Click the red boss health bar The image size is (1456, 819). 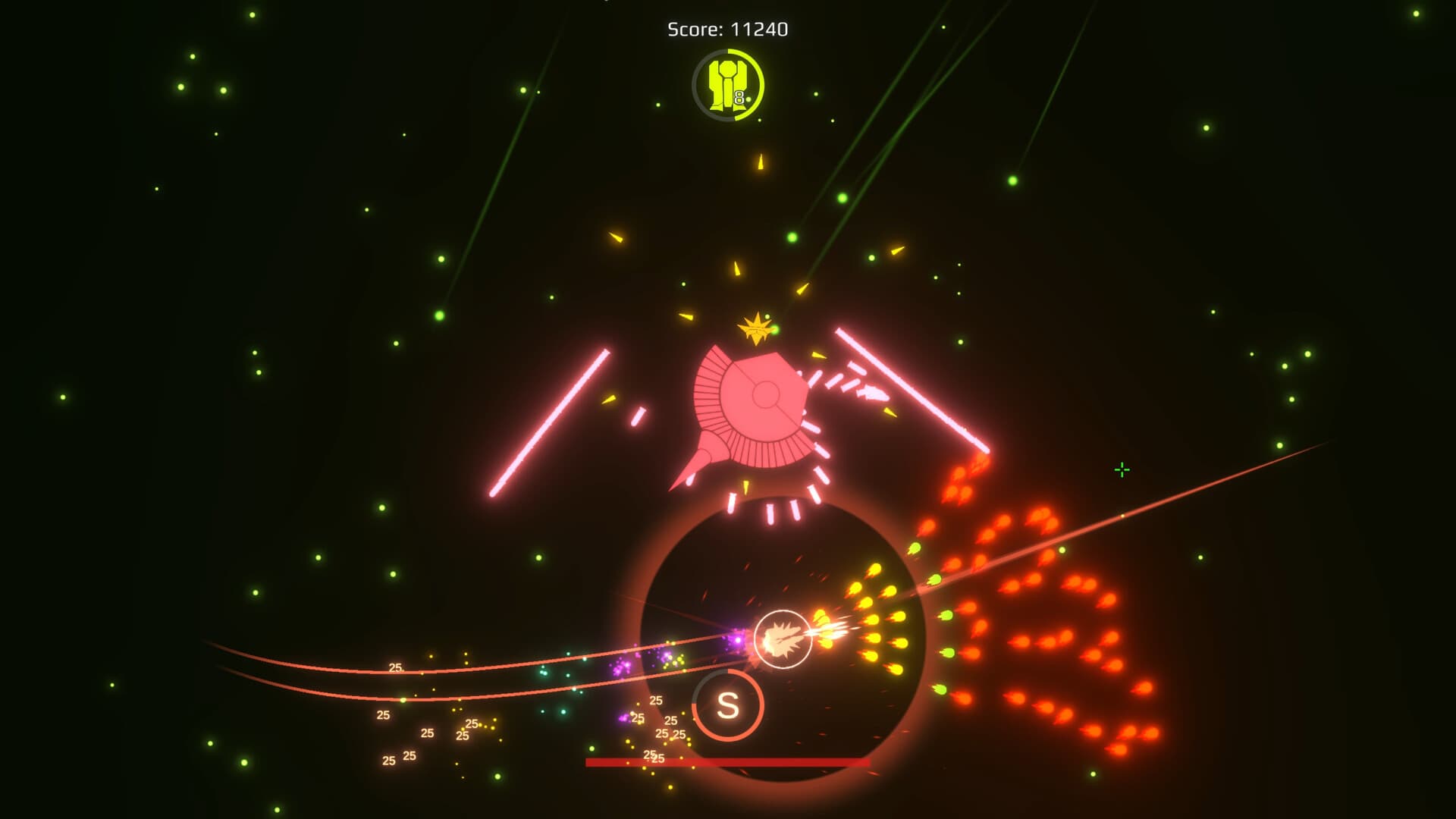pos(728,760)
